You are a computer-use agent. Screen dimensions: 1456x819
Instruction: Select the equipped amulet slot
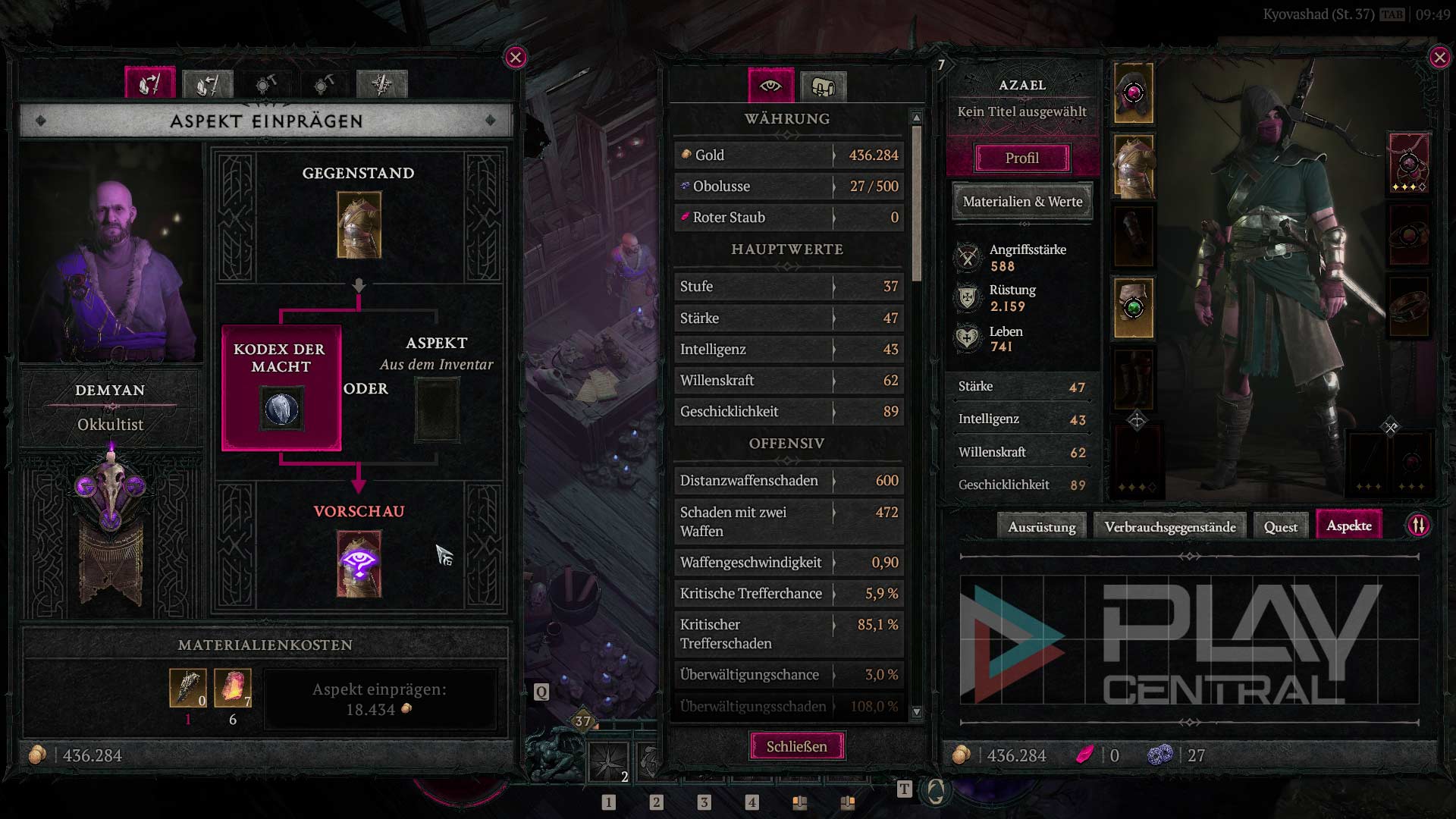pyautogui.click(x=1409, y=163)
